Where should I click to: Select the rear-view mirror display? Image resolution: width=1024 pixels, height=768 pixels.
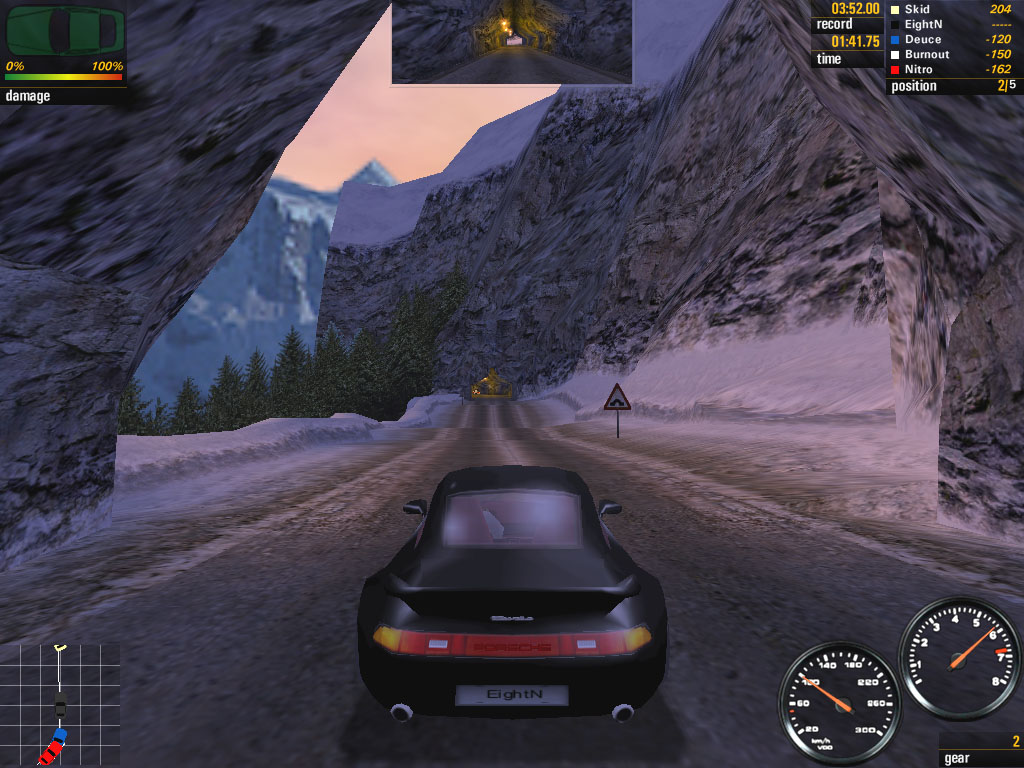tap(511, 41)
